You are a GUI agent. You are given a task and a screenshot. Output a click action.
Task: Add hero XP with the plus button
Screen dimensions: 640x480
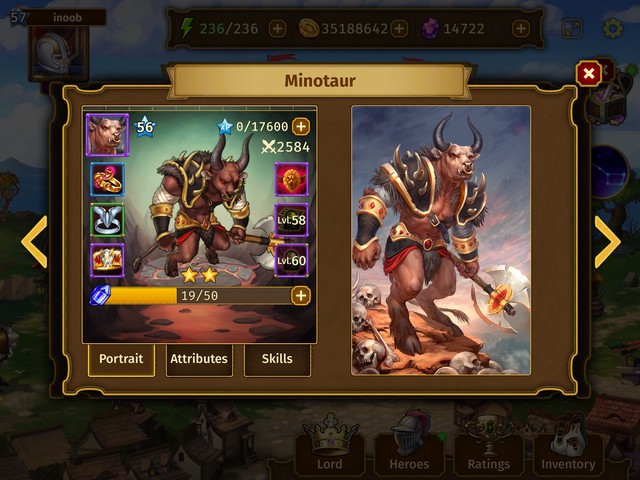pos(300,127)
